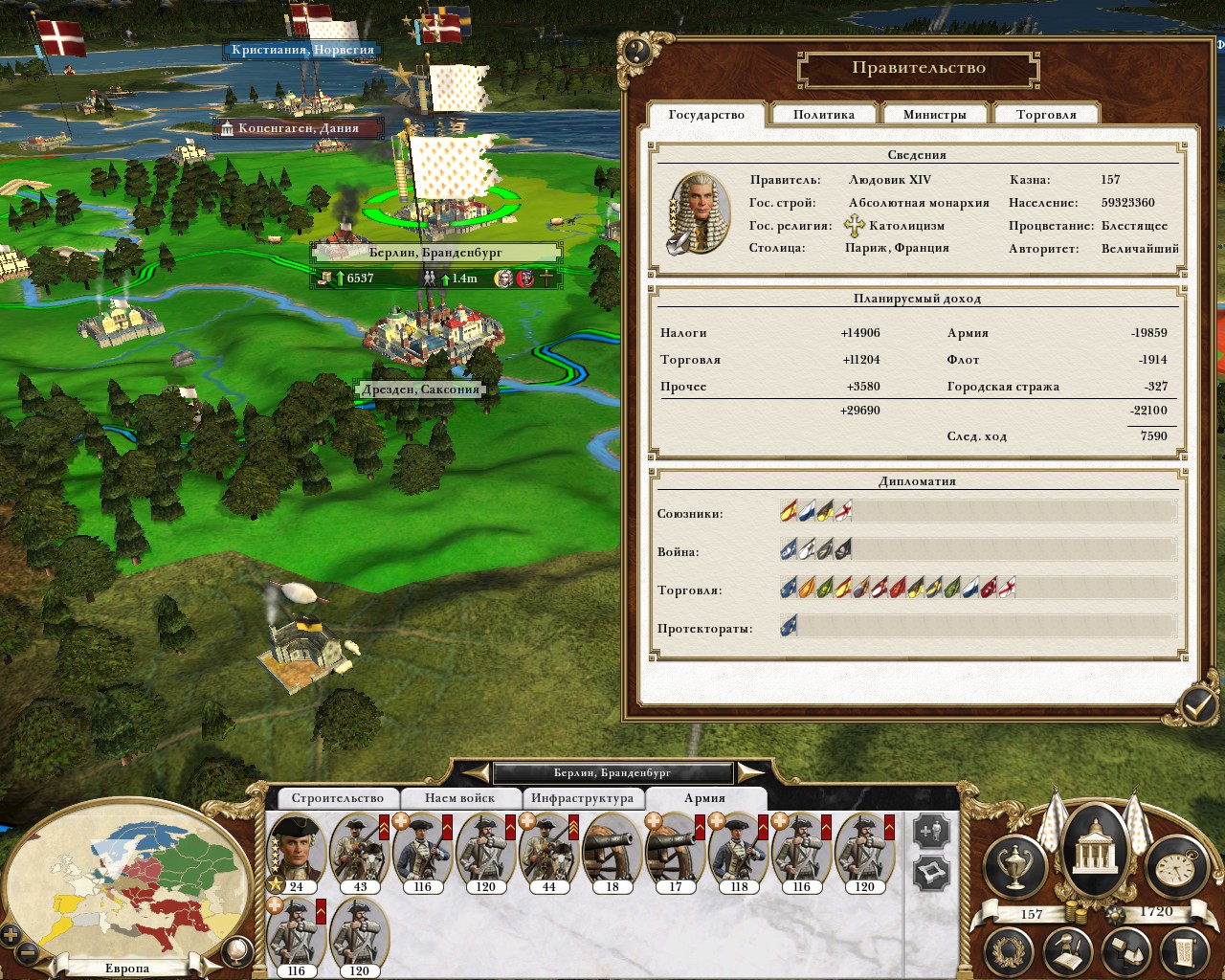The height and width of the screenshot is (980, 1225).
Task: Open the Министры tab
Action: [x=934, y=115]
